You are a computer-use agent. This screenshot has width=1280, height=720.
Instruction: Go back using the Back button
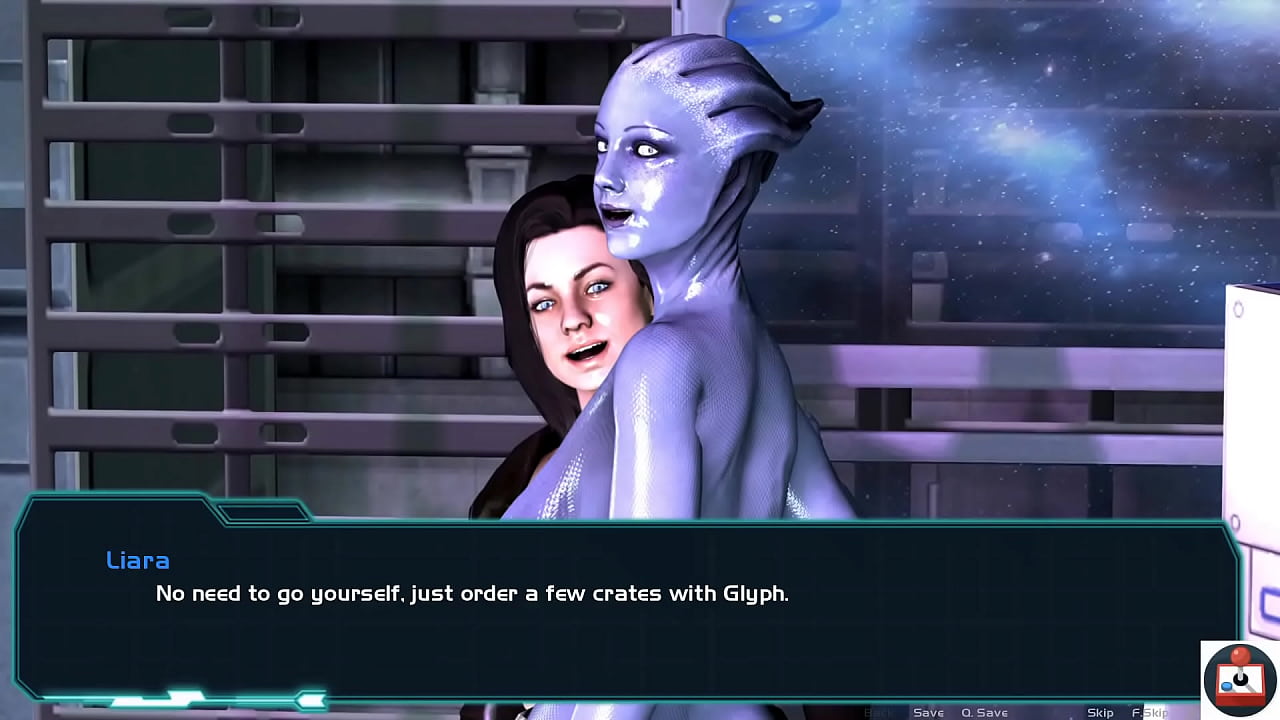click(878, 712)
